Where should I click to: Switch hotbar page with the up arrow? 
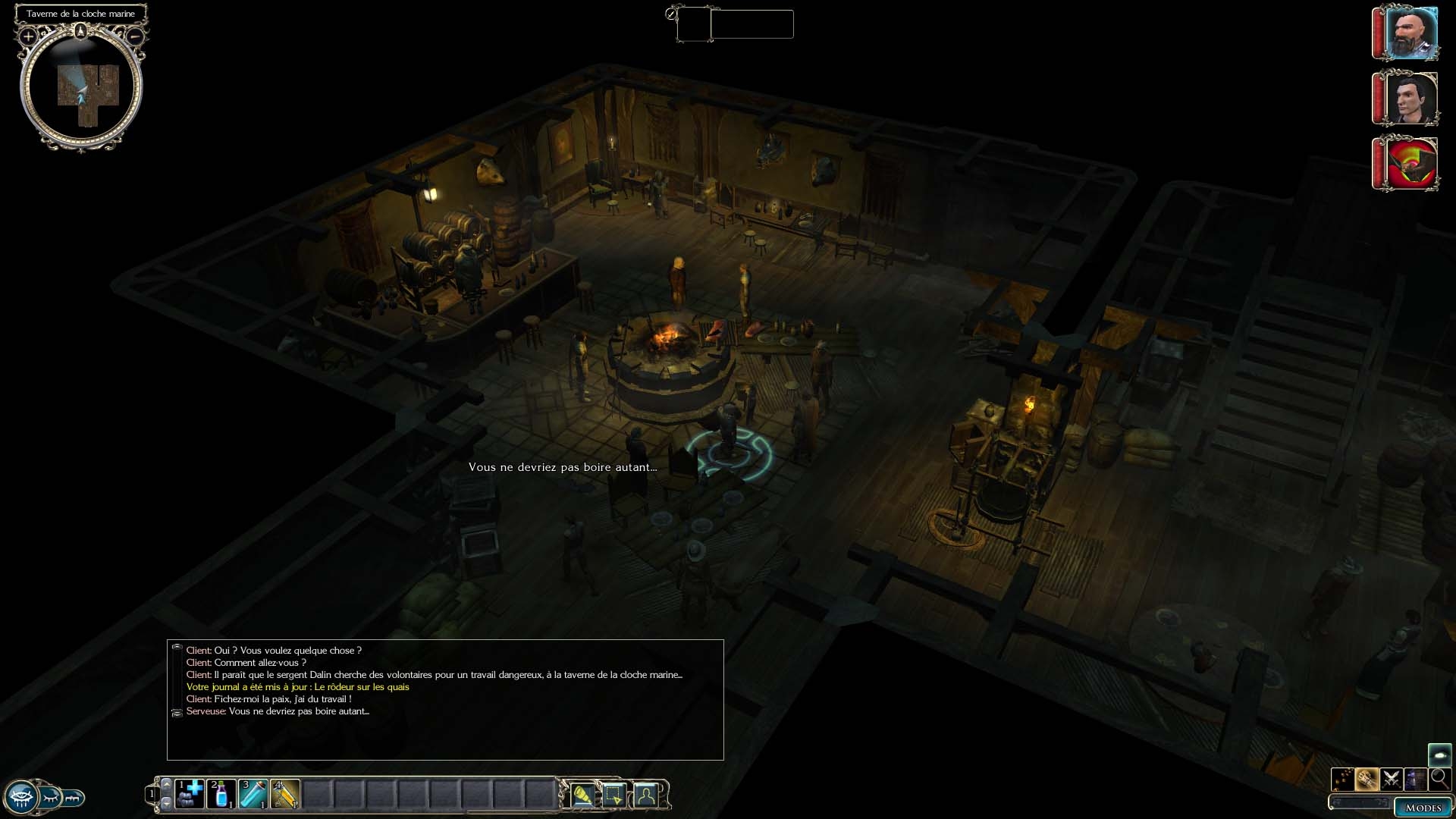[167, 784]
